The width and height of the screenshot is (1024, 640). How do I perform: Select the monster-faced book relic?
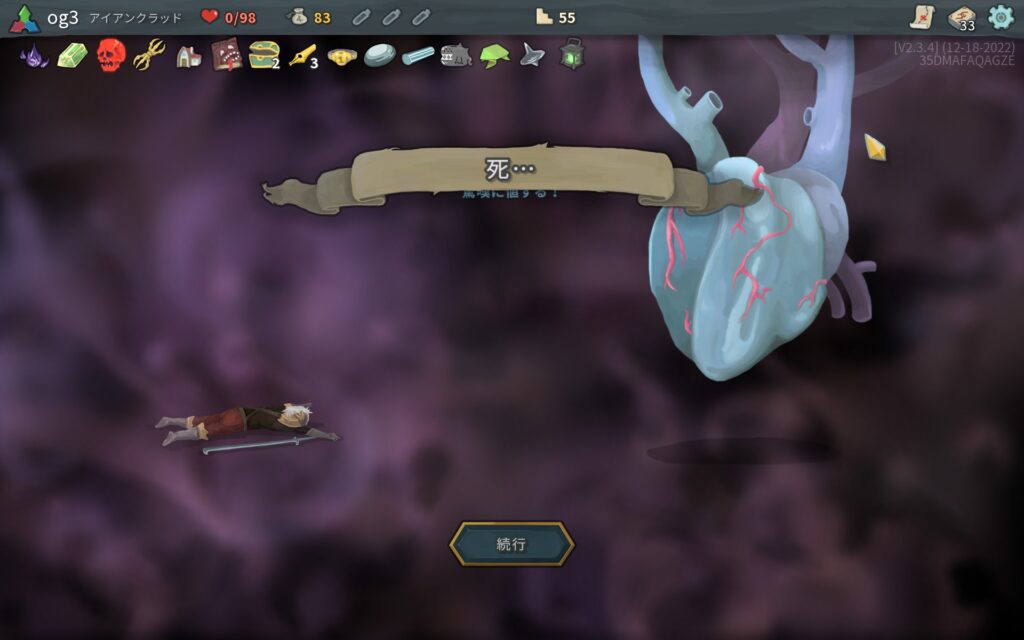(226, 55)
